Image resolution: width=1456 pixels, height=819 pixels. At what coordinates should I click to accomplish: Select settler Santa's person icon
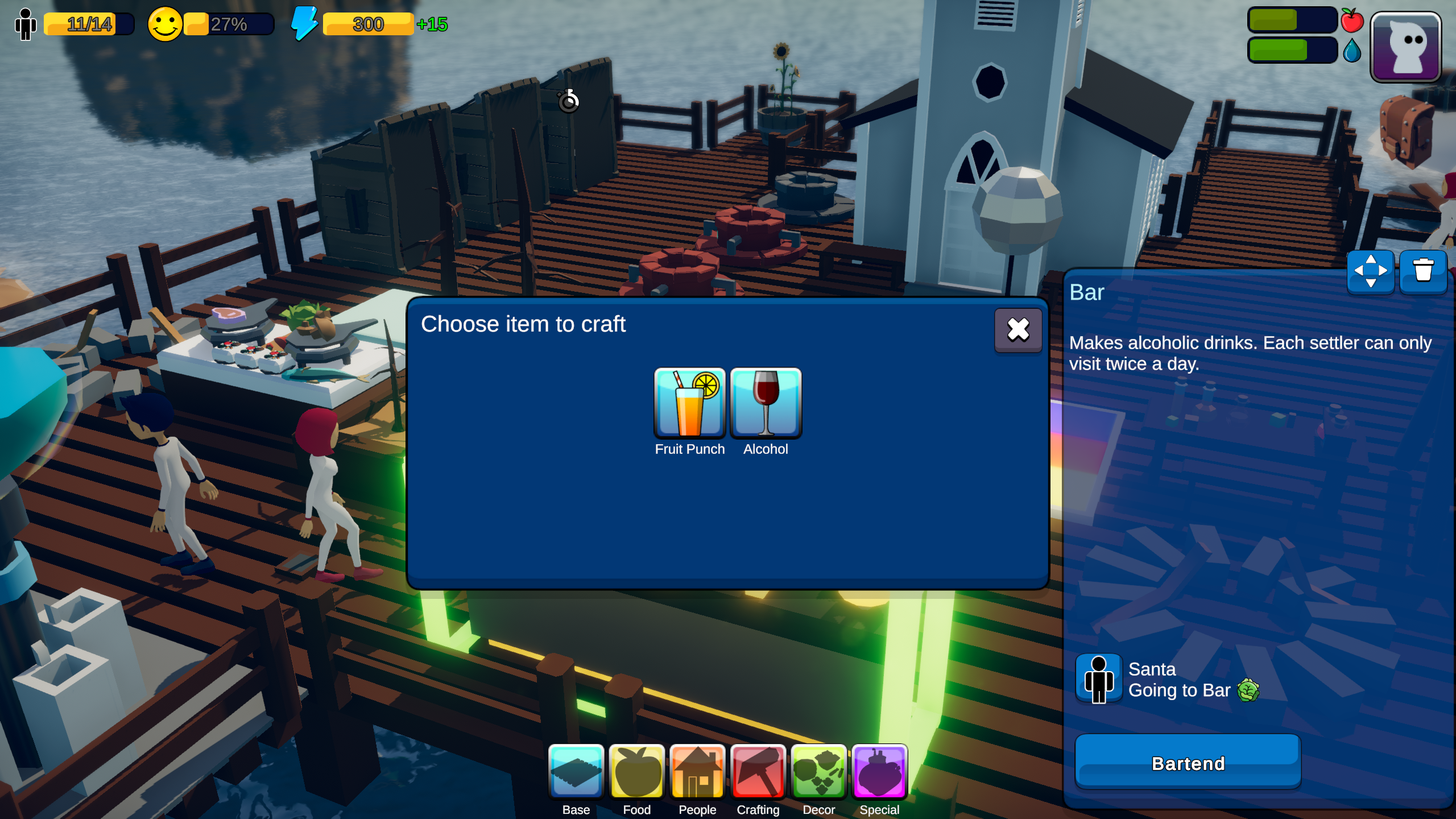pyautogui.click(x=1098, y=679)
